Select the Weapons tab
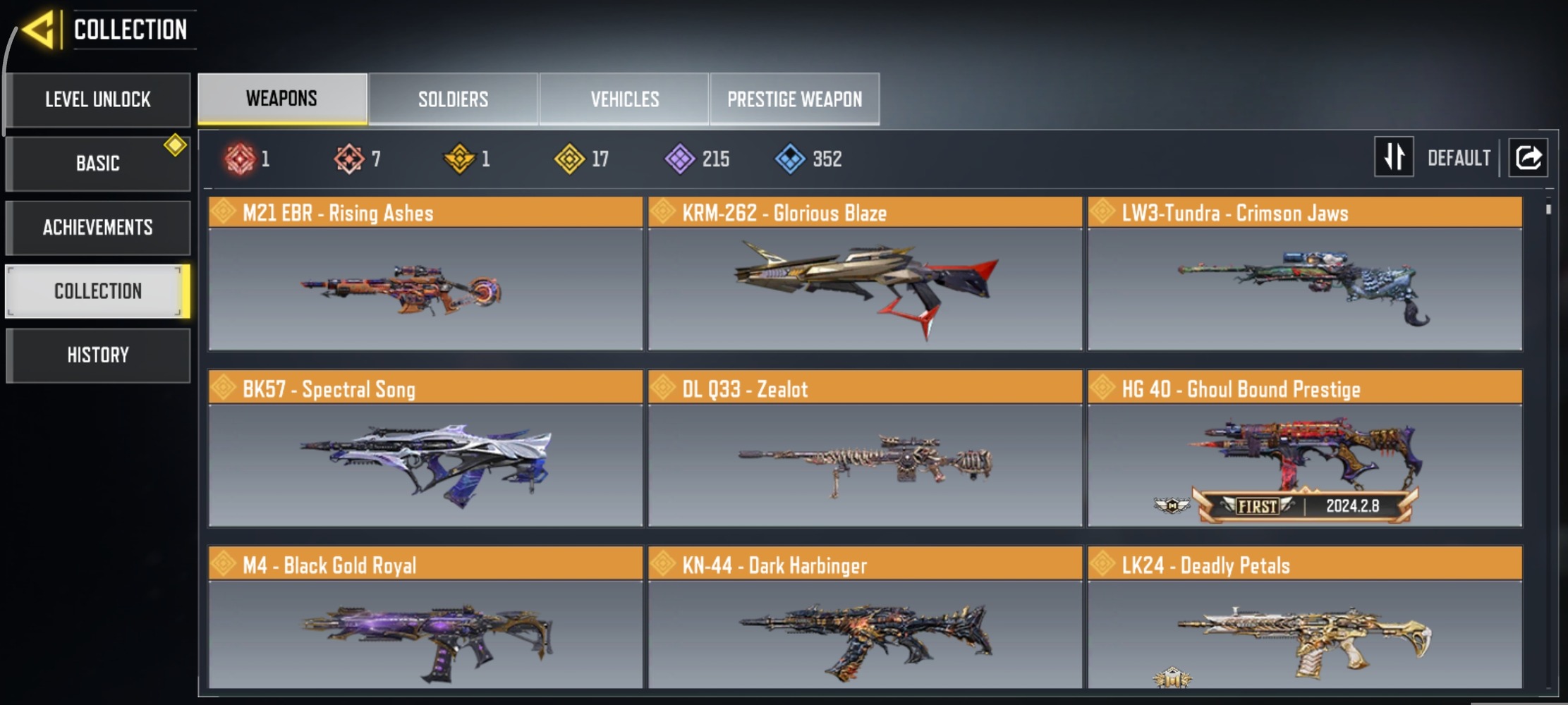This screenshot has height=705, width=1568. pyautogui.click(x=282, y=99)
